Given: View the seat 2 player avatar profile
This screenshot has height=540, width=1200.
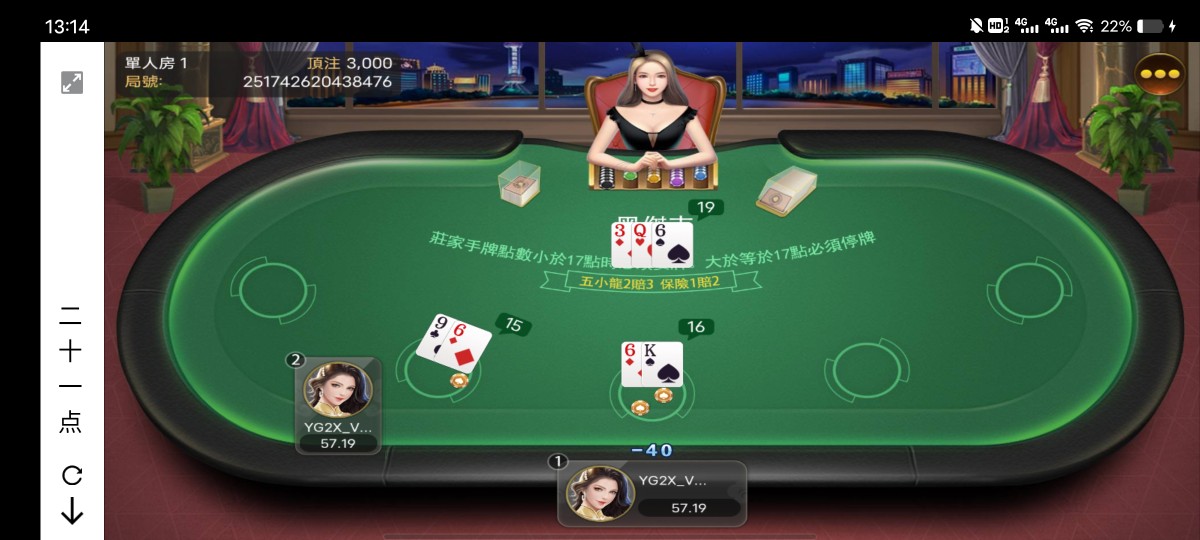Looking at the screenshot, I should click(x=337, y=391).
